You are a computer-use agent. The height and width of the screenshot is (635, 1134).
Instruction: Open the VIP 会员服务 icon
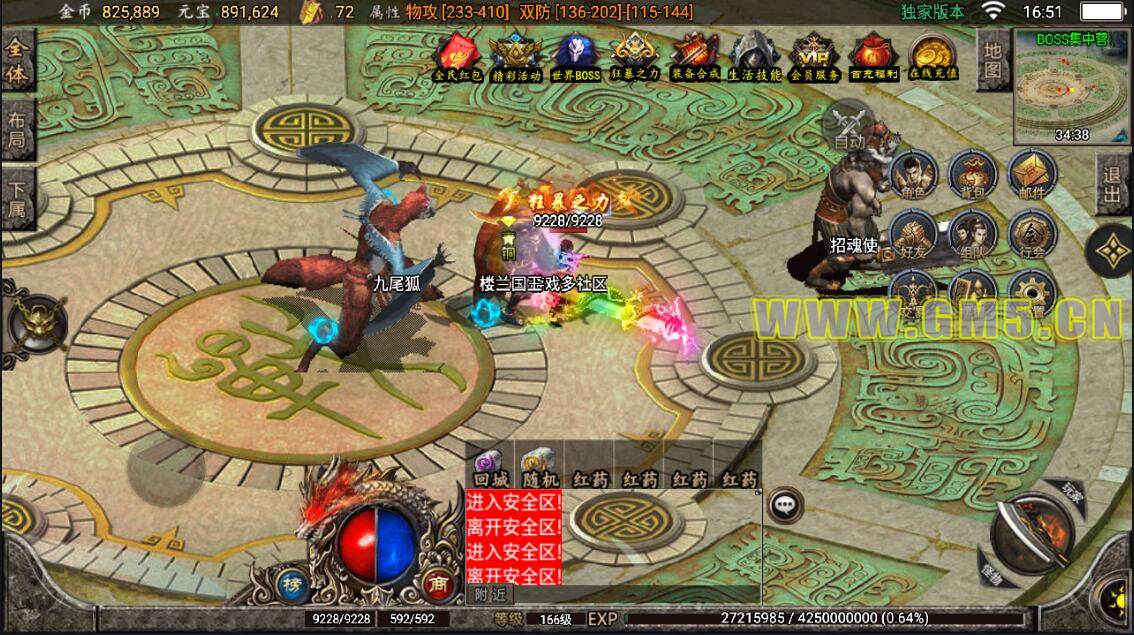coord(814,56)
